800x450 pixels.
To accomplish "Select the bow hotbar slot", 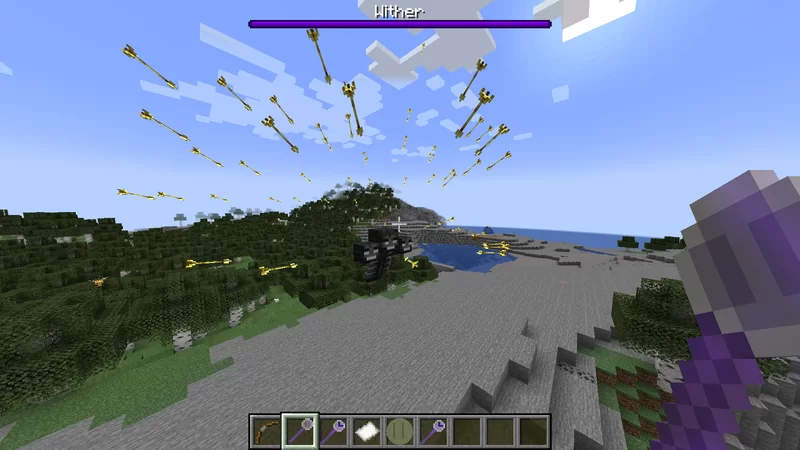I will [x=266, y=431].
